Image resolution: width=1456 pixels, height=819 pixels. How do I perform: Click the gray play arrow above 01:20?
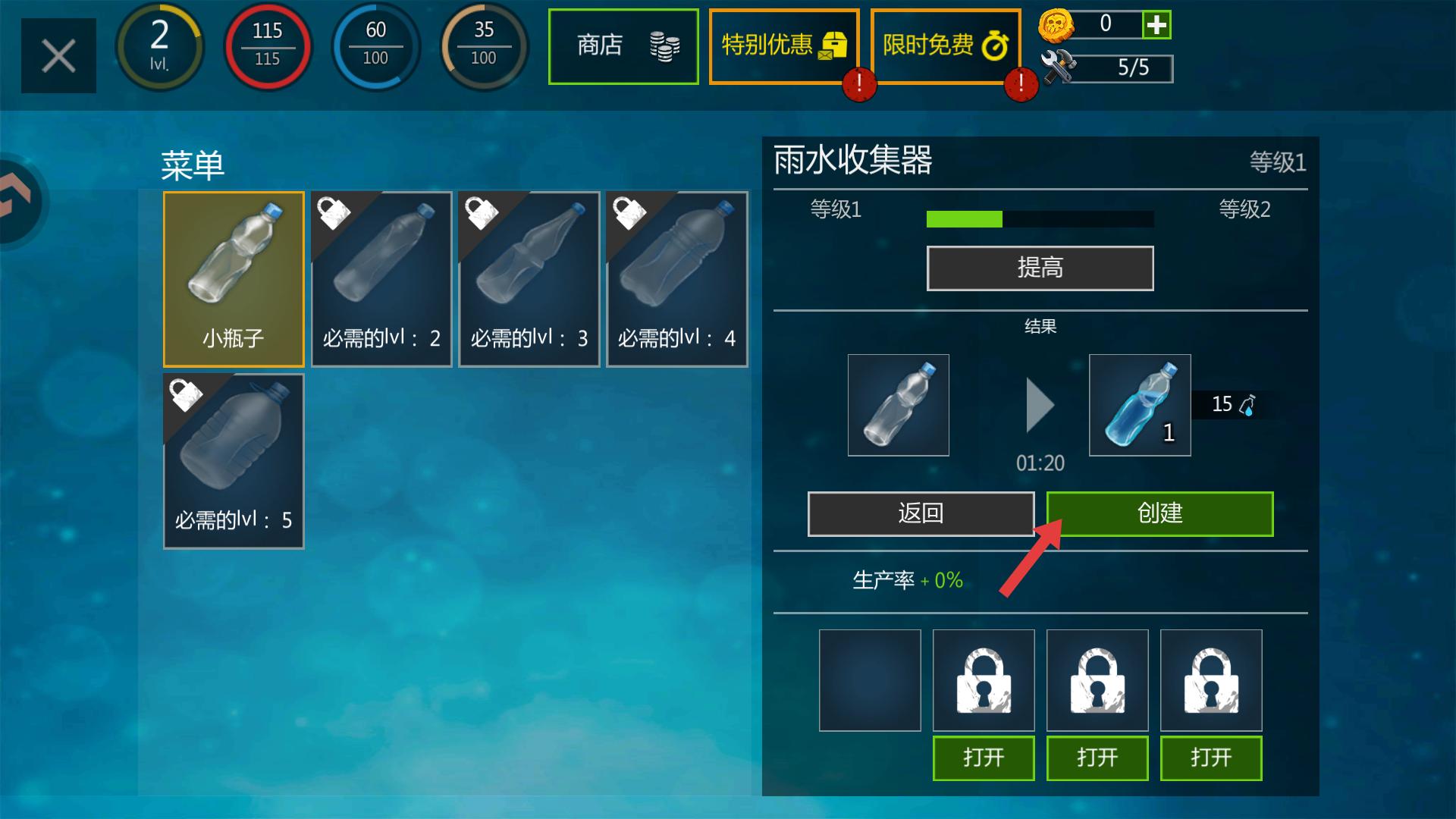1038,406
